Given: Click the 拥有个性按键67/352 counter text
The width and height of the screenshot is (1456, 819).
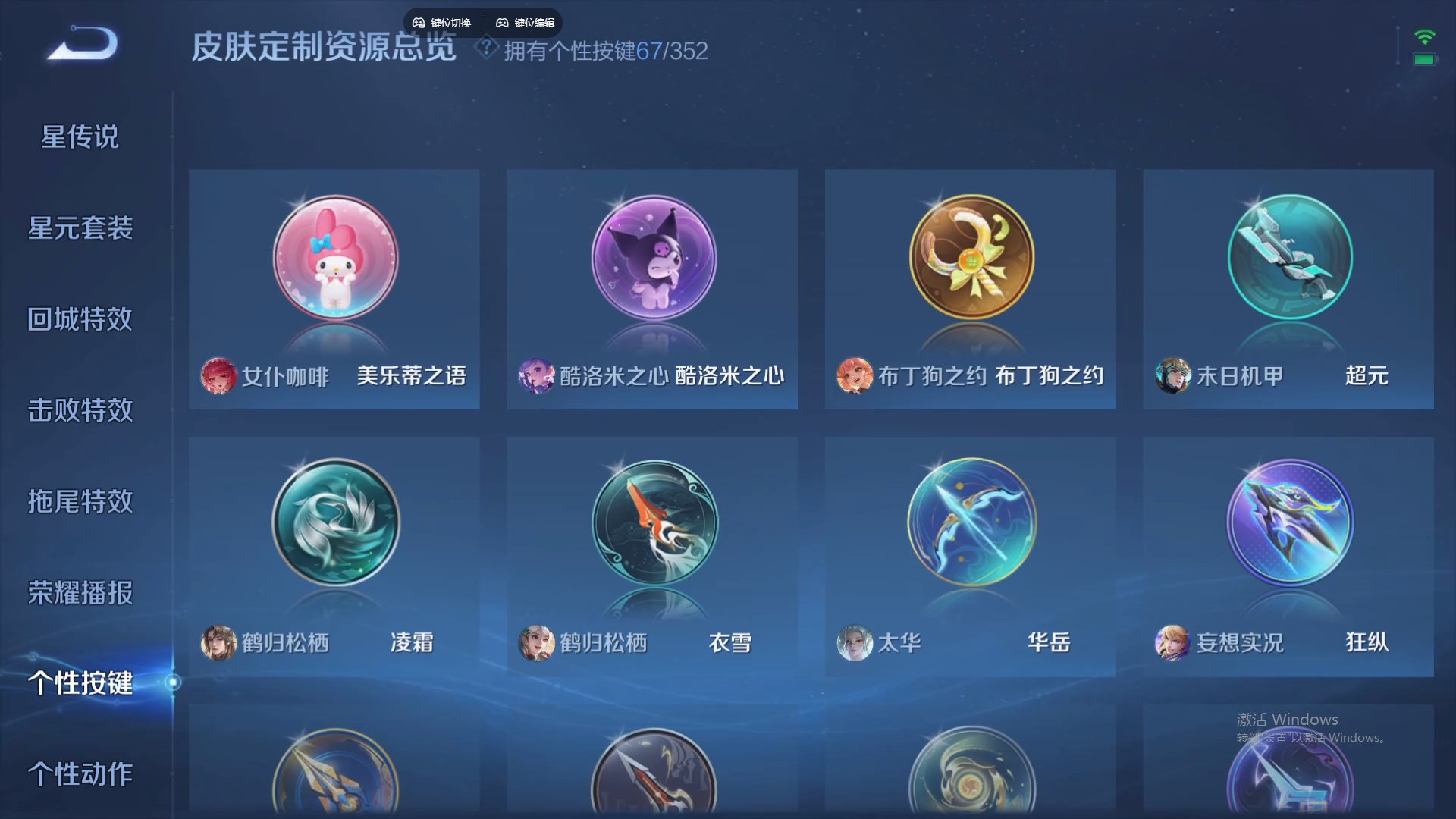Looking at the screenshot, I should [x=607, y=52].
